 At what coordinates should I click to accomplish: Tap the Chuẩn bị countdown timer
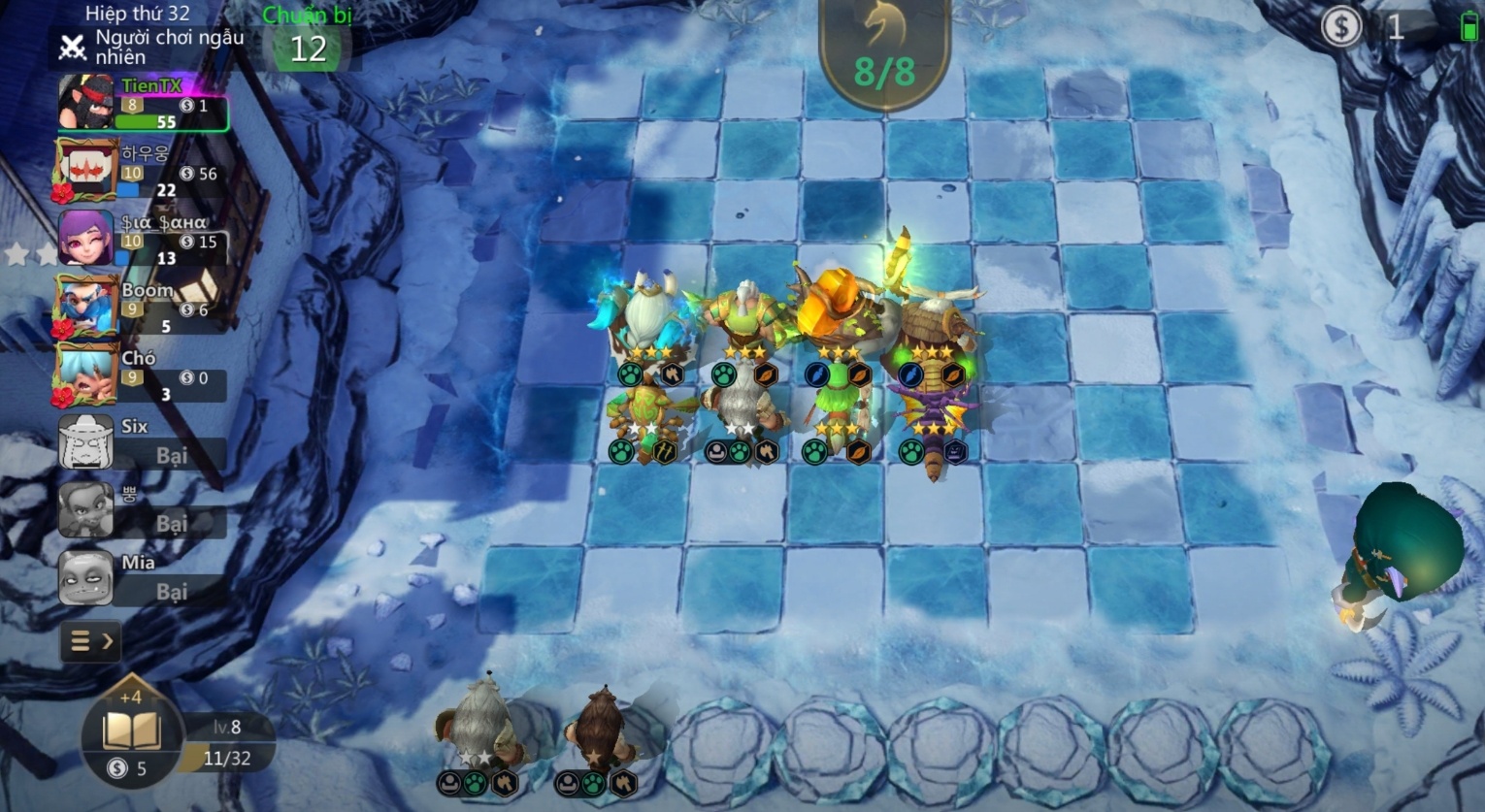(309, 39)
